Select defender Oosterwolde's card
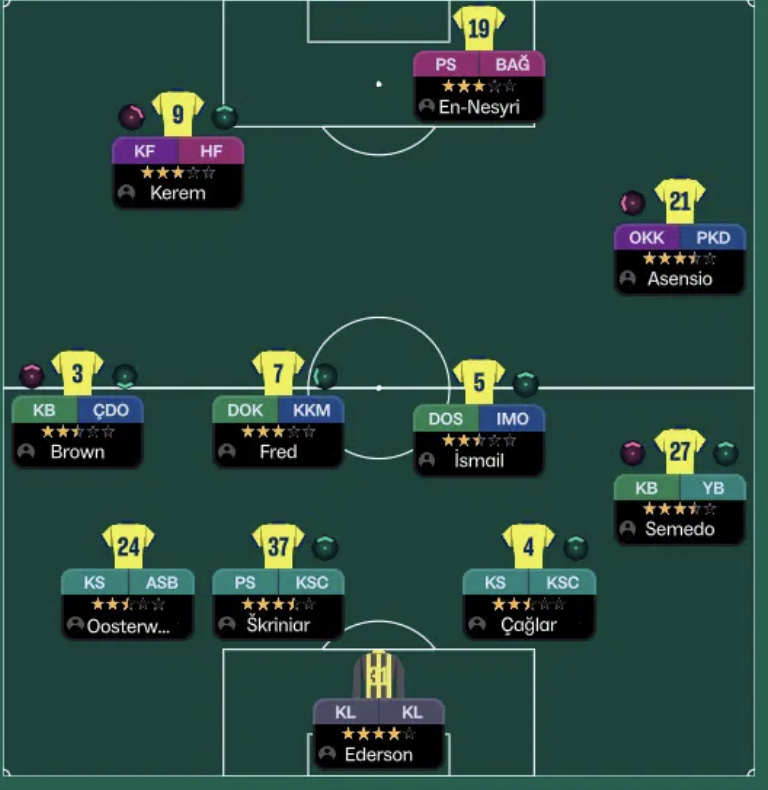The height and width of the screenshot is (790, 768). pyautogui.click(x=128, y=625)
